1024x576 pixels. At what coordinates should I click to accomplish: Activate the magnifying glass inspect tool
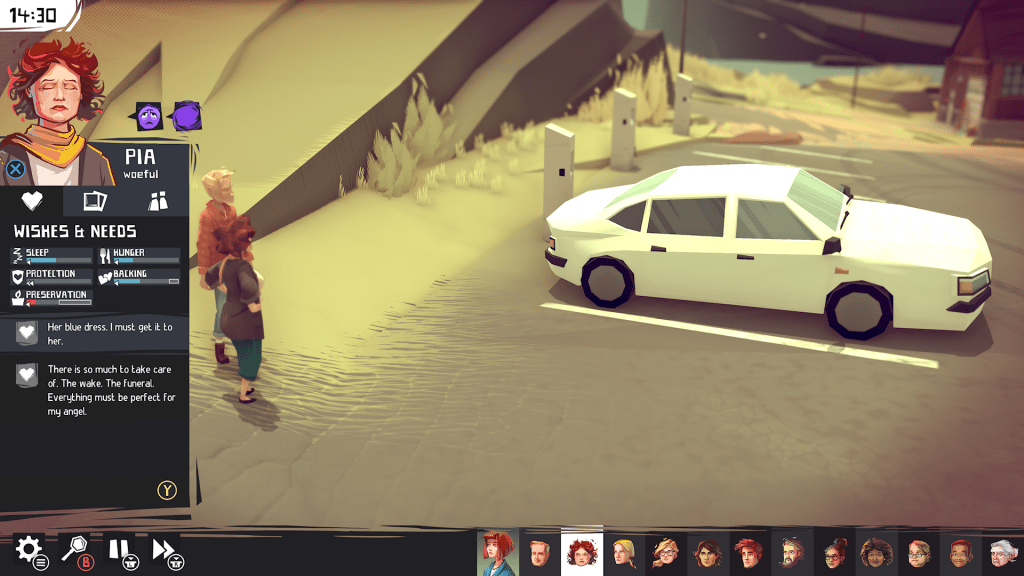(76, 549)
